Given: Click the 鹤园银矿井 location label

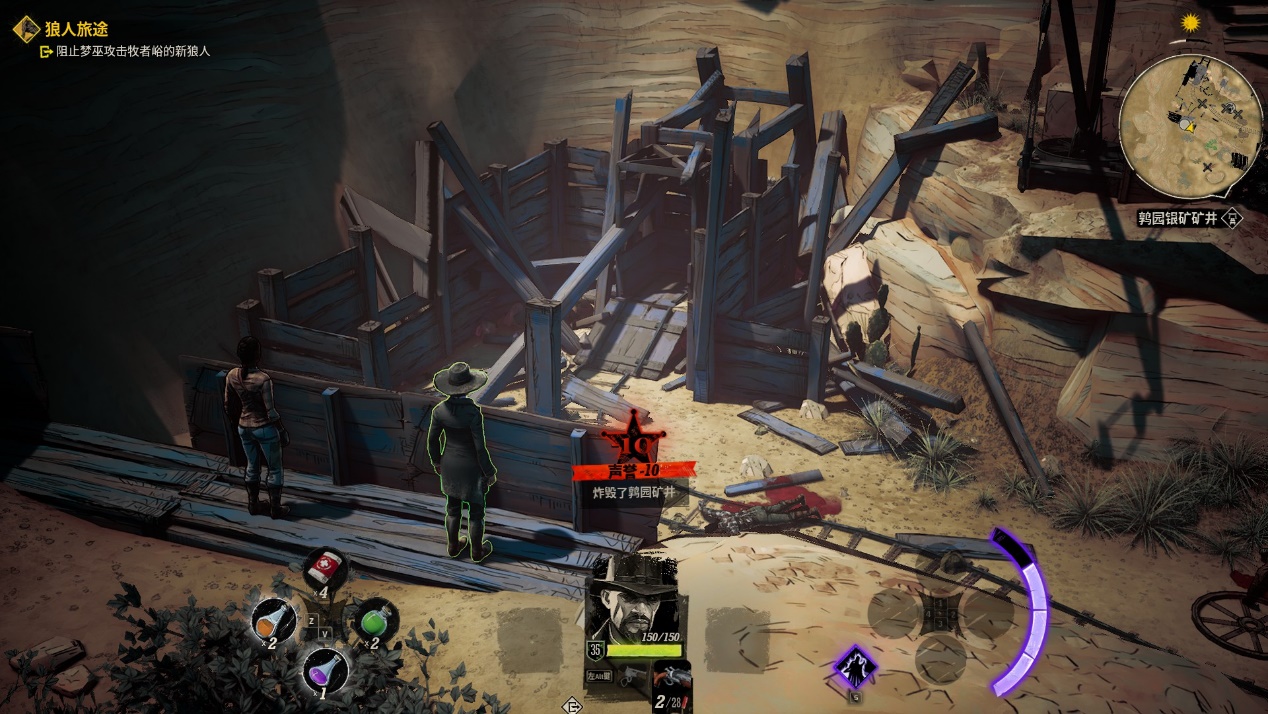Looking at the screenshot, I should coord(1178,217).
